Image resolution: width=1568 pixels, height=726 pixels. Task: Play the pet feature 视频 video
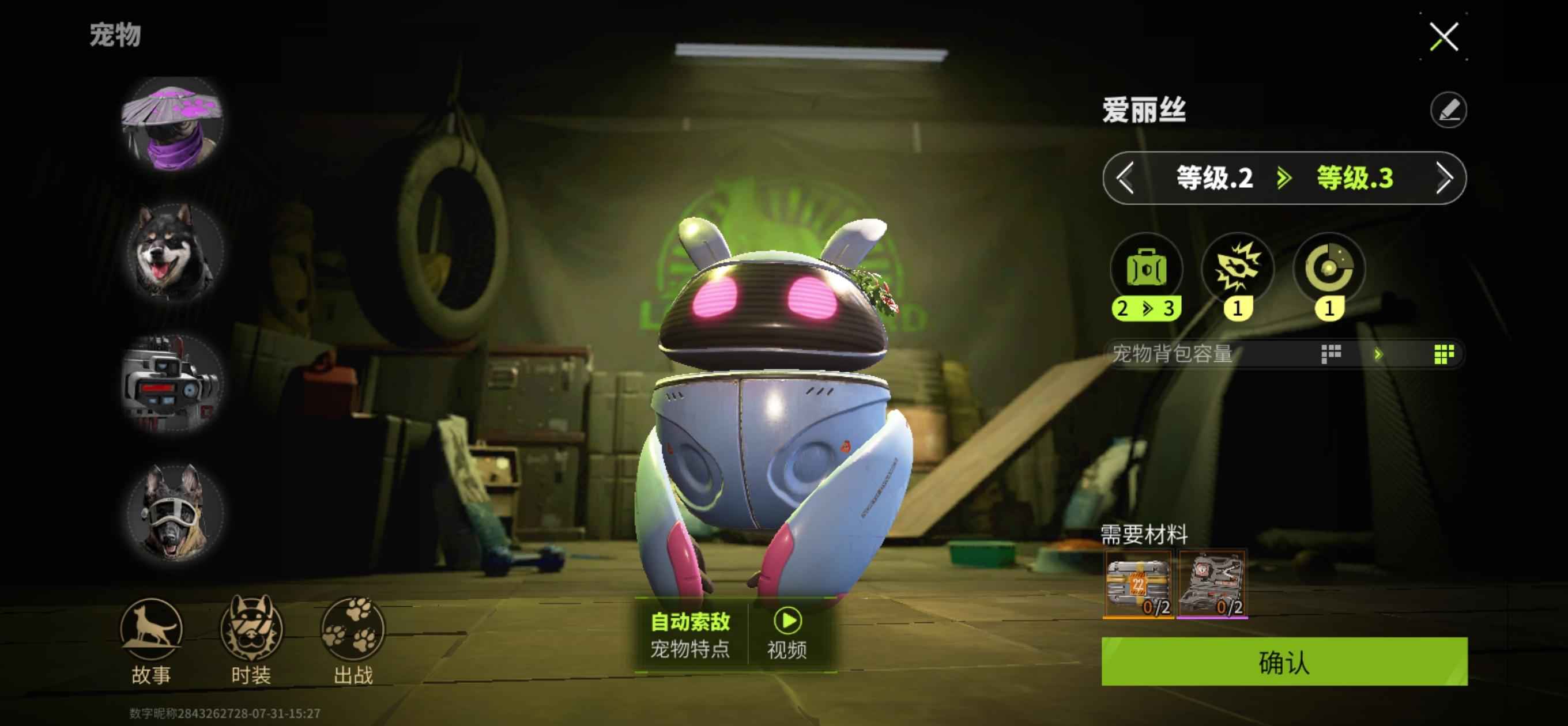coord(787,634)
